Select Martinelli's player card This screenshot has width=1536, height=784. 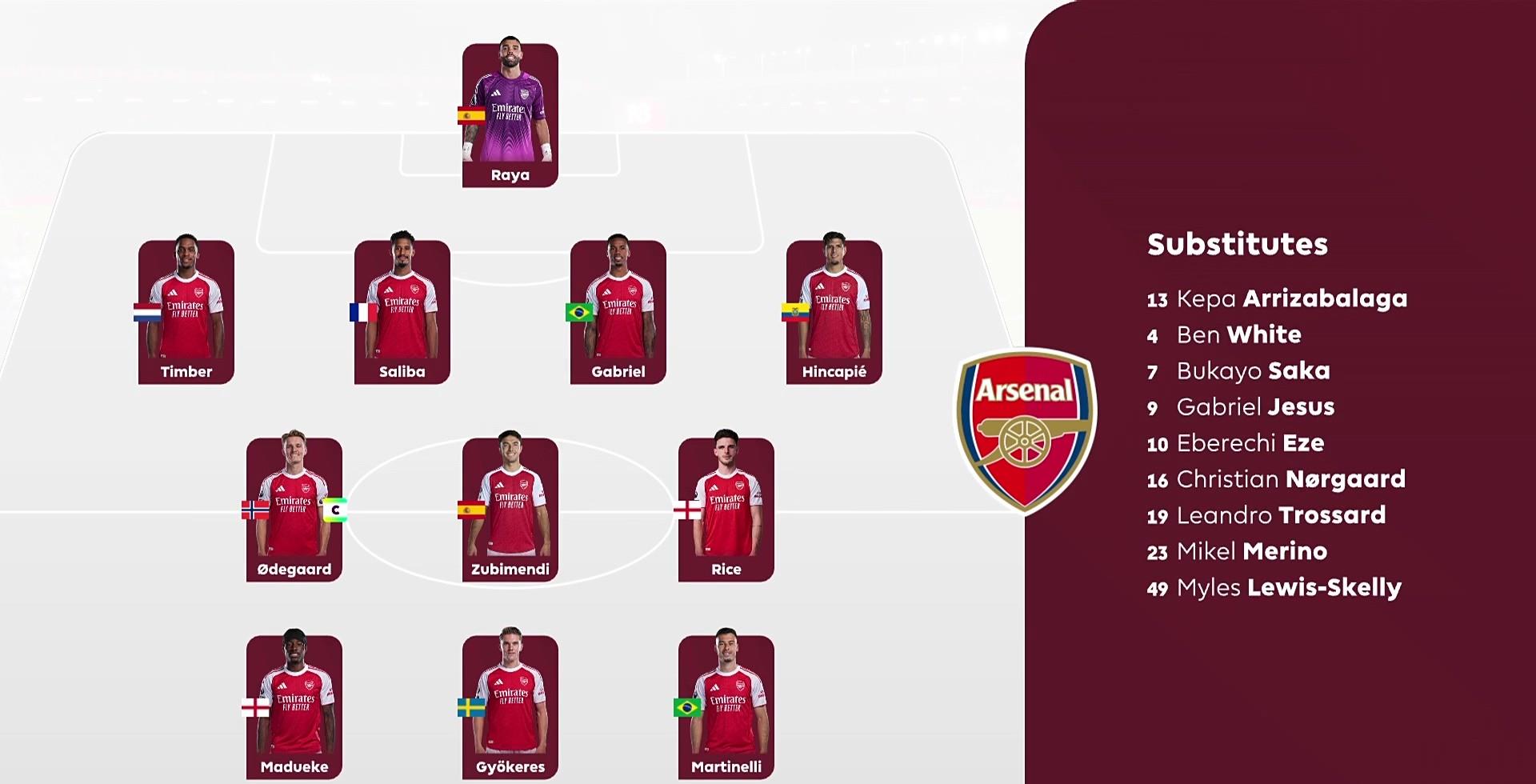tap(726, 707)
